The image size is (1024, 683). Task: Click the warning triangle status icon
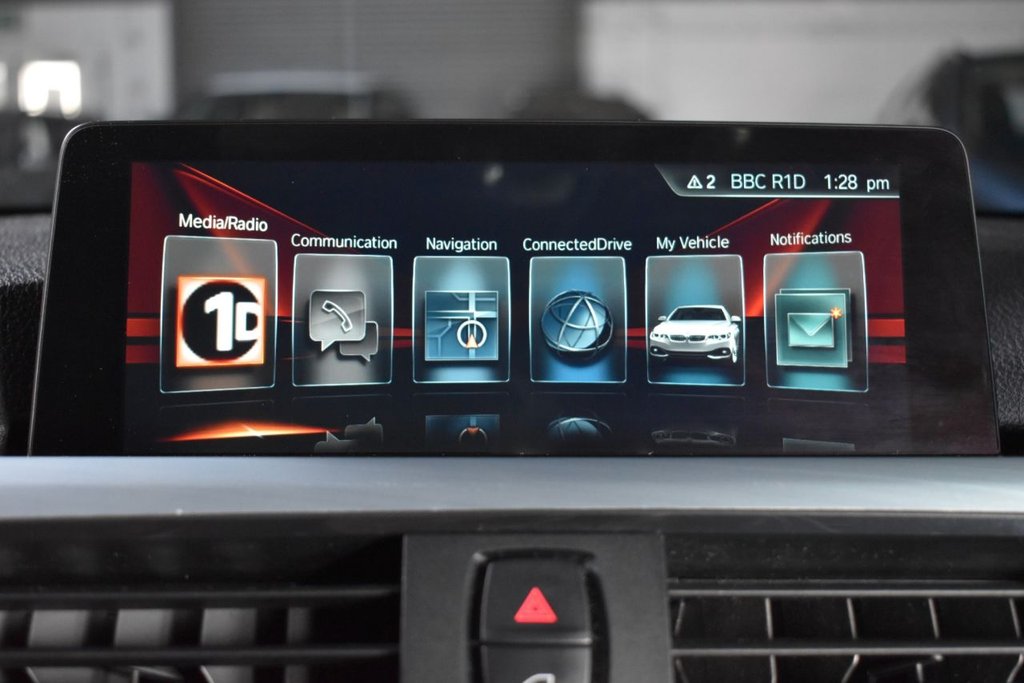tap(695, 182)
